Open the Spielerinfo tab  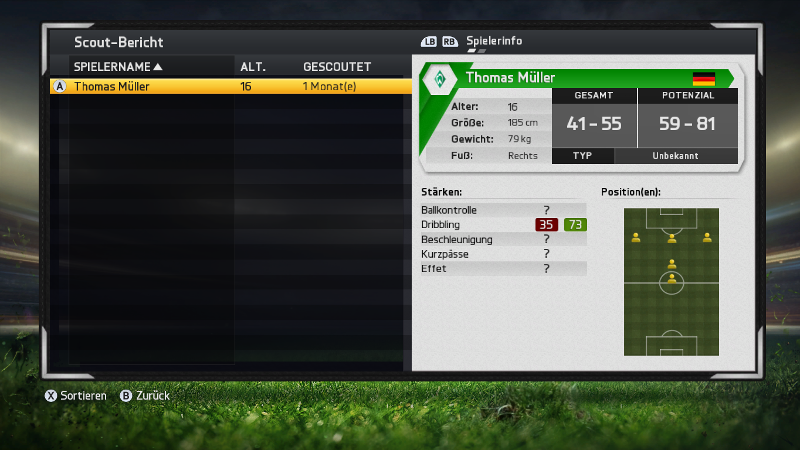click(x=494, y=41)
